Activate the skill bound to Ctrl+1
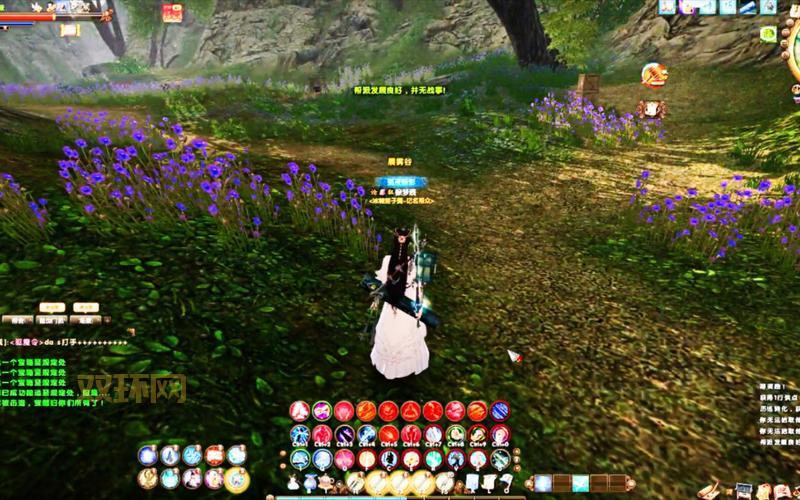Viewport: 800px width, 500px height. [x=300, y=434]
